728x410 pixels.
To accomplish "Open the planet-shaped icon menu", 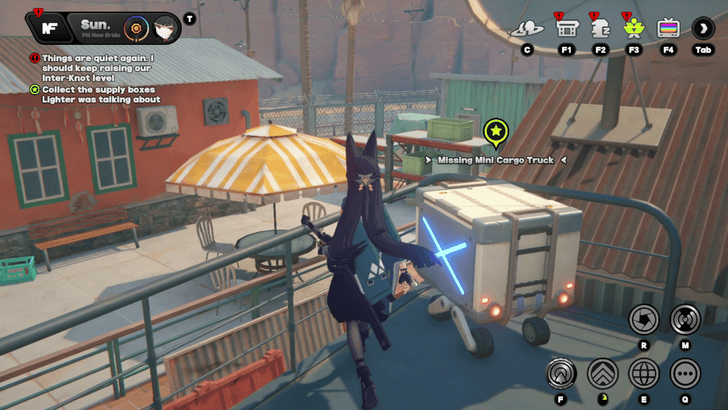I will pyautogui.click(x=527, y=27).
